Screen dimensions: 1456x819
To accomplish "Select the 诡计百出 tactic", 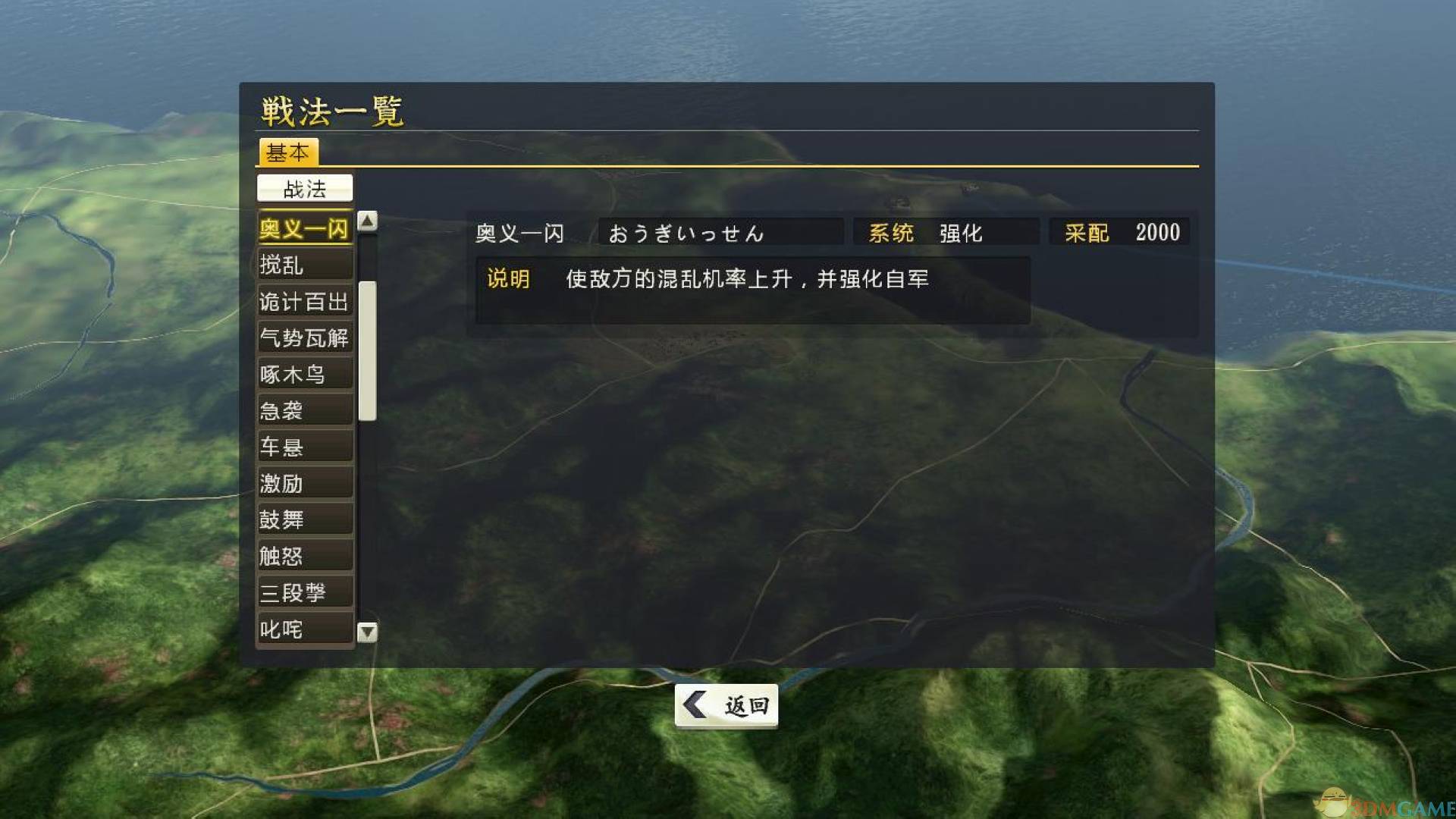I will 303,301.
